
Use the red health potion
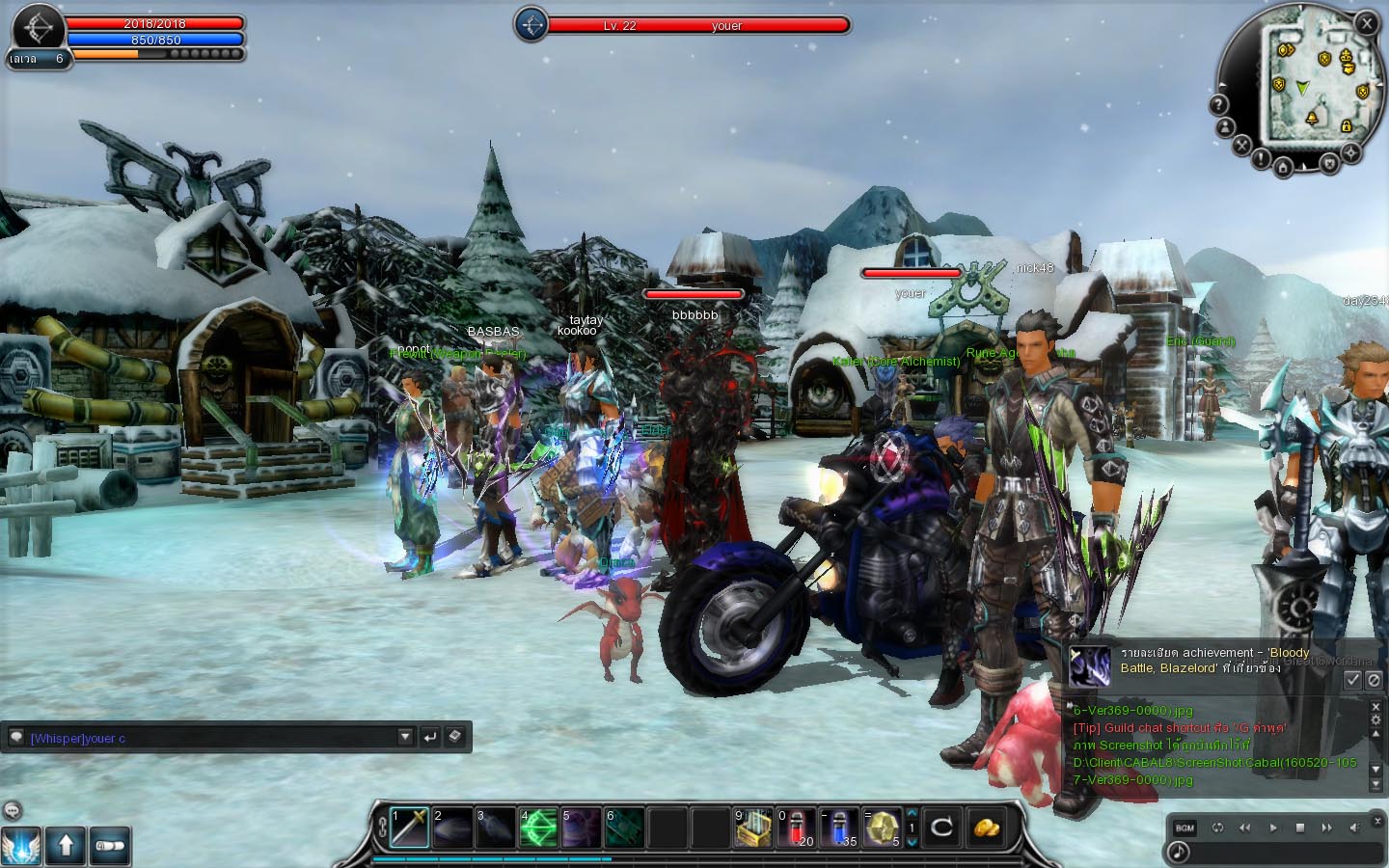797,827
